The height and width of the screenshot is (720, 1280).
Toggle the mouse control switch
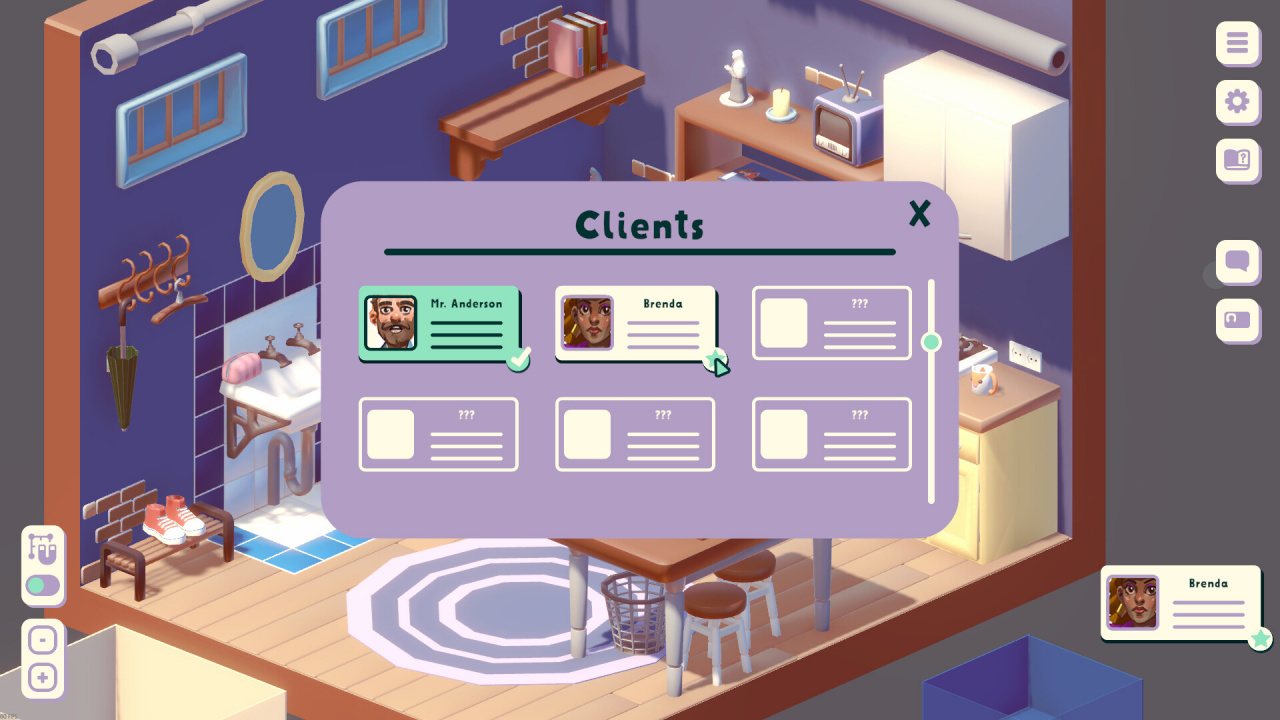coord(43,585)
